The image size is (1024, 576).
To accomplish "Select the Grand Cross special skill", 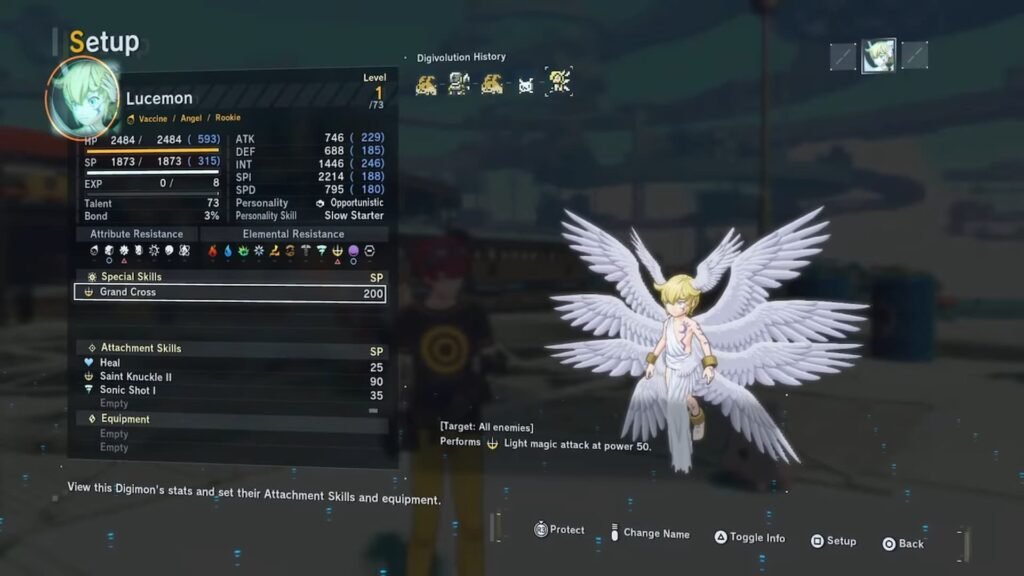I will point(229,293).
